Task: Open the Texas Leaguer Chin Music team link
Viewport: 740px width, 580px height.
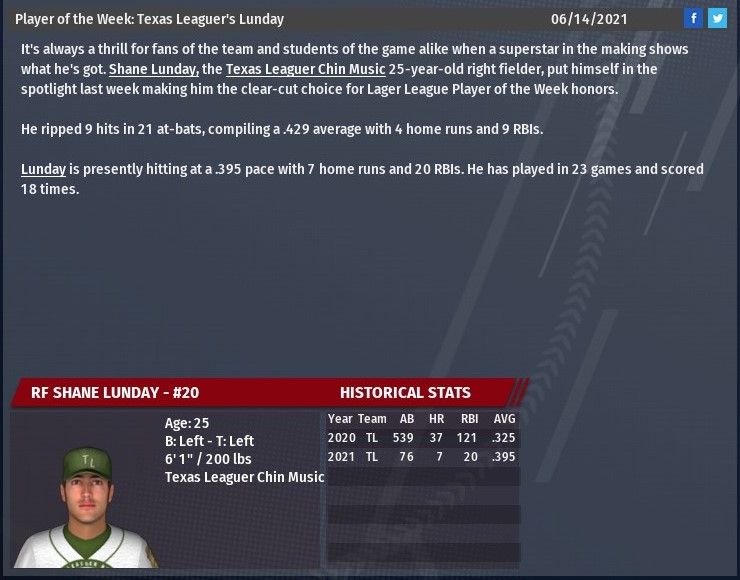Action: tap(305, 69)
